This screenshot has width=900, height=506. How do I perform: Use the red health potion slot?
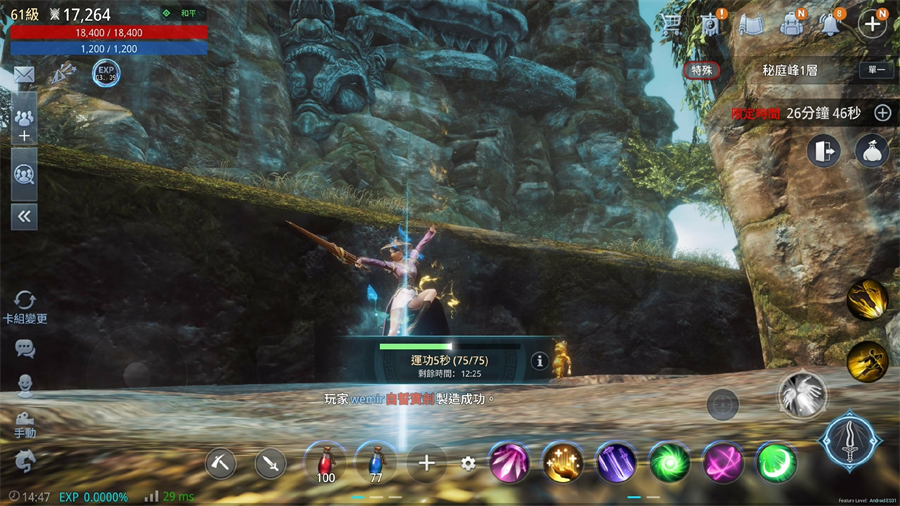pyautogui.click(x=325, y=461)
